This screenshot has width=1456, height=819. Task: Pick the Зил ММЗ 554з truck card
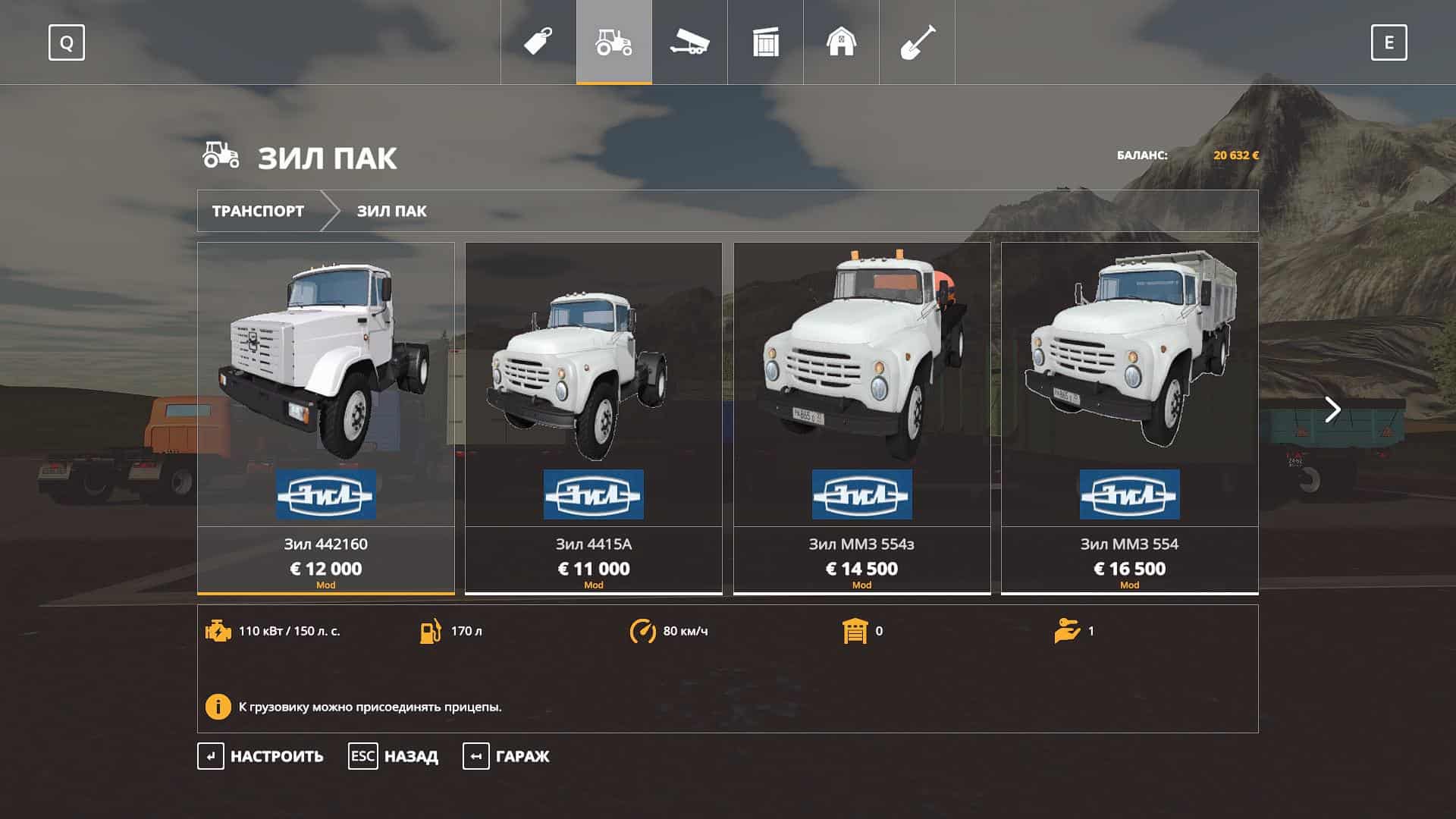pos(861,417)
